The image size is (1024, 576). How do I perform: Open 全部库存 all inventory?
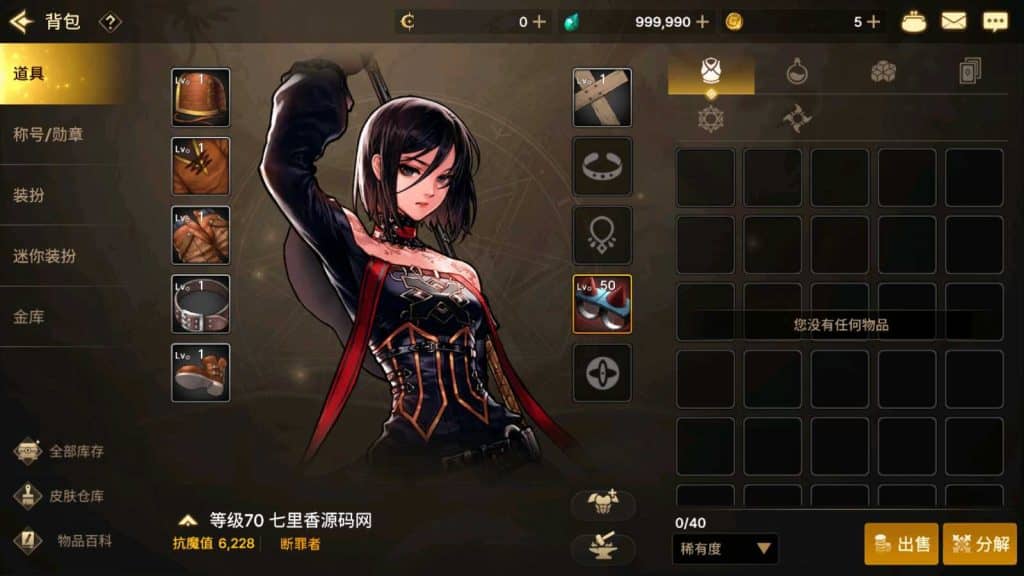pyautogui.click(x=62, y=451)
